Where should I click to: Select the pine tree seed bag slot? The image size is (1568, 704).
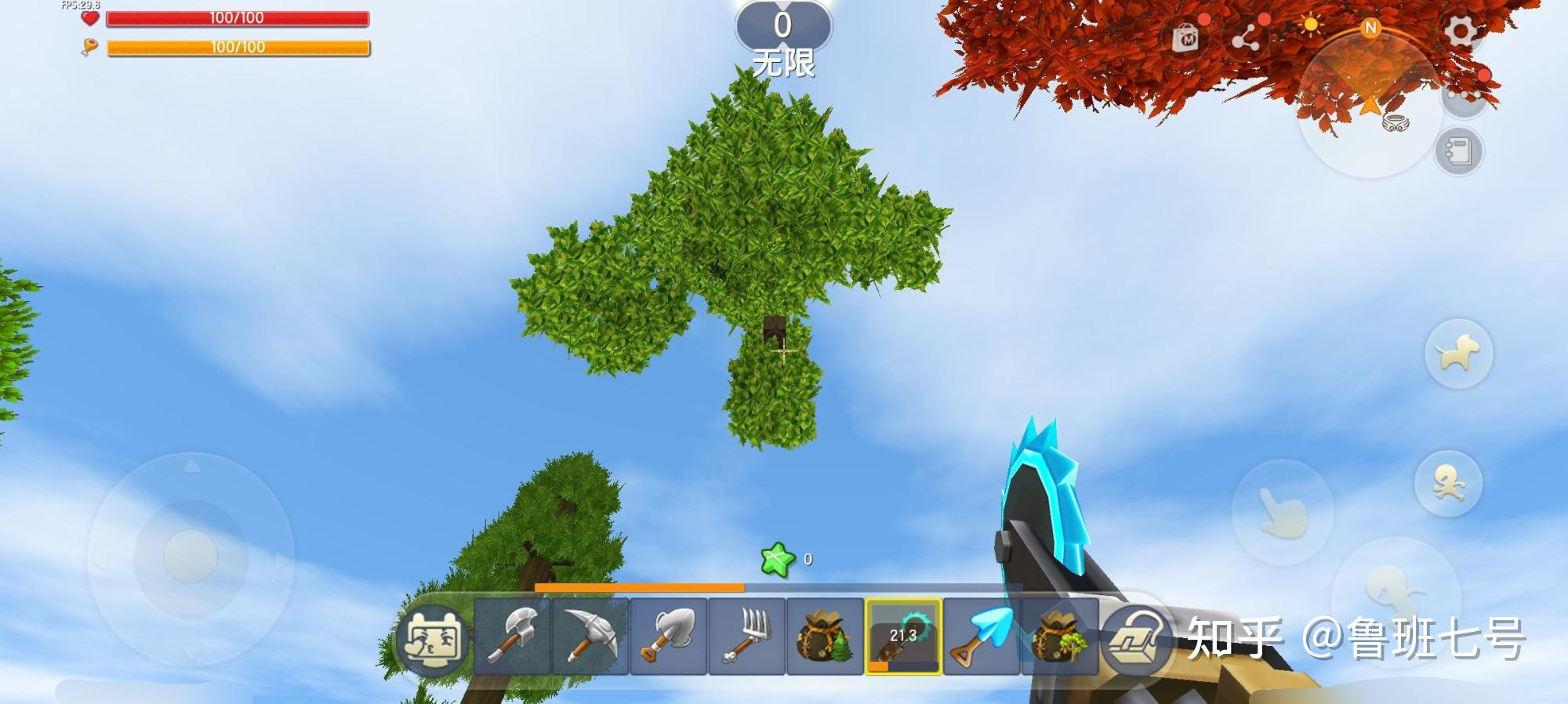point(825,636)
